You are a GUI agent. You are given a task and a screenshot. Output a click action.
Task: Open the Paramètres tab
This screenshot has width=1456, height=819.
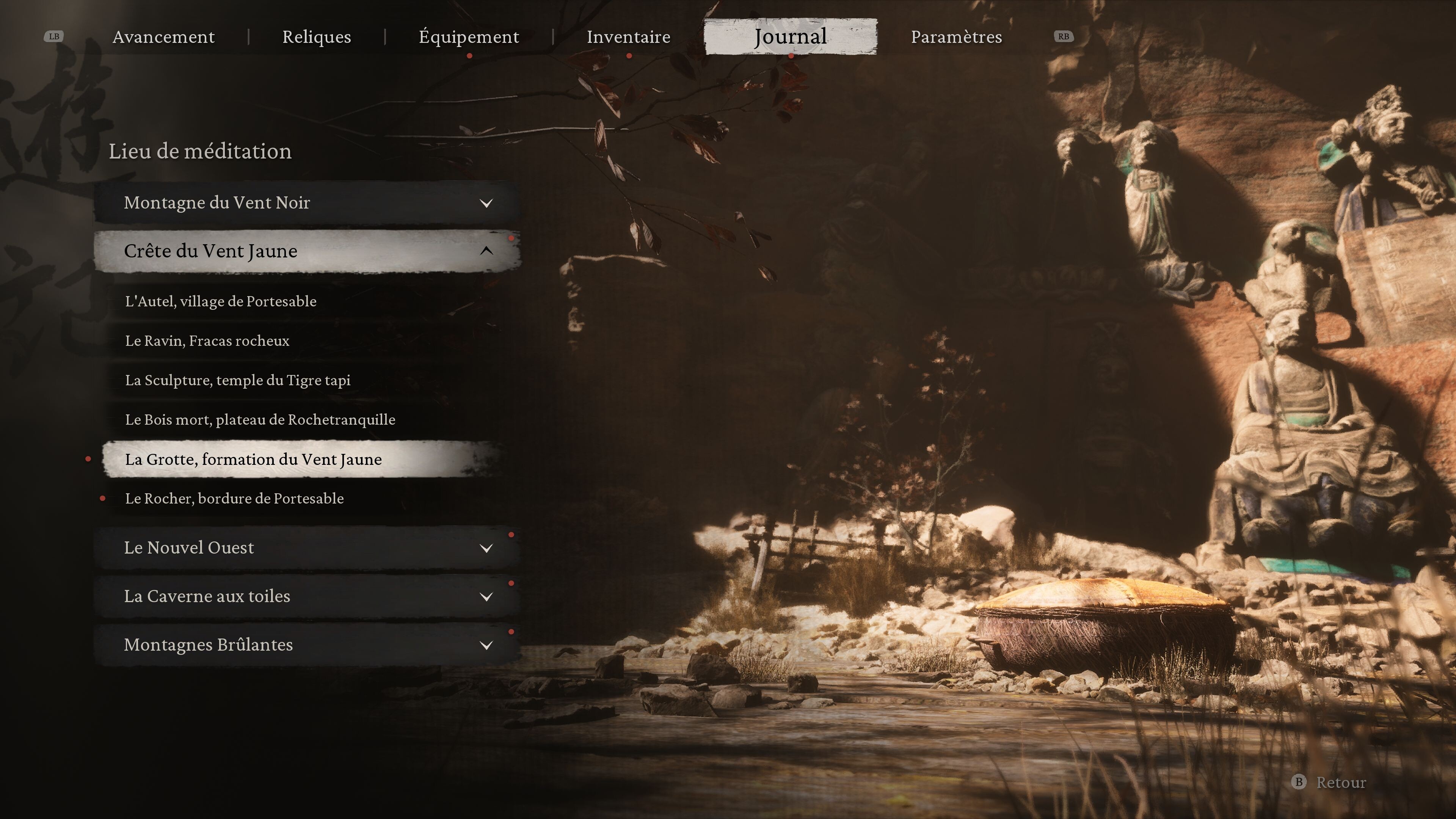pos(956,37)
